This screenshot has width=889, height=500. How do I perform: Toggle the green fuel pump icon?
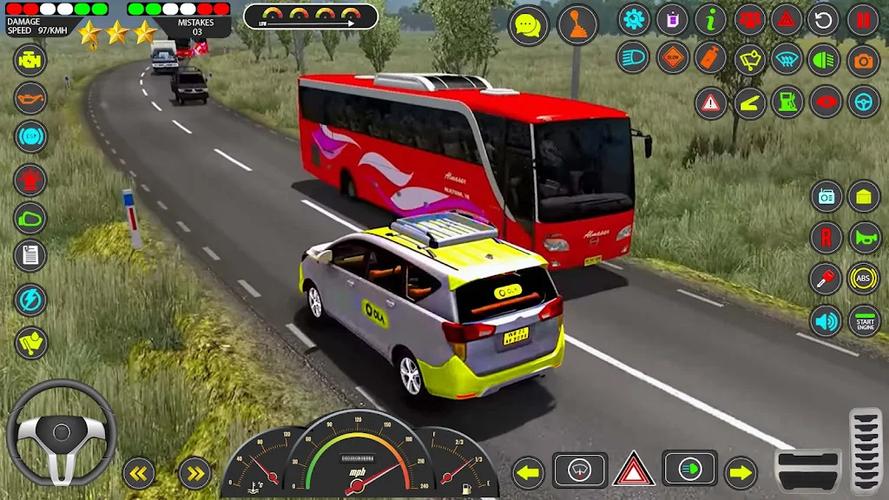787,102
